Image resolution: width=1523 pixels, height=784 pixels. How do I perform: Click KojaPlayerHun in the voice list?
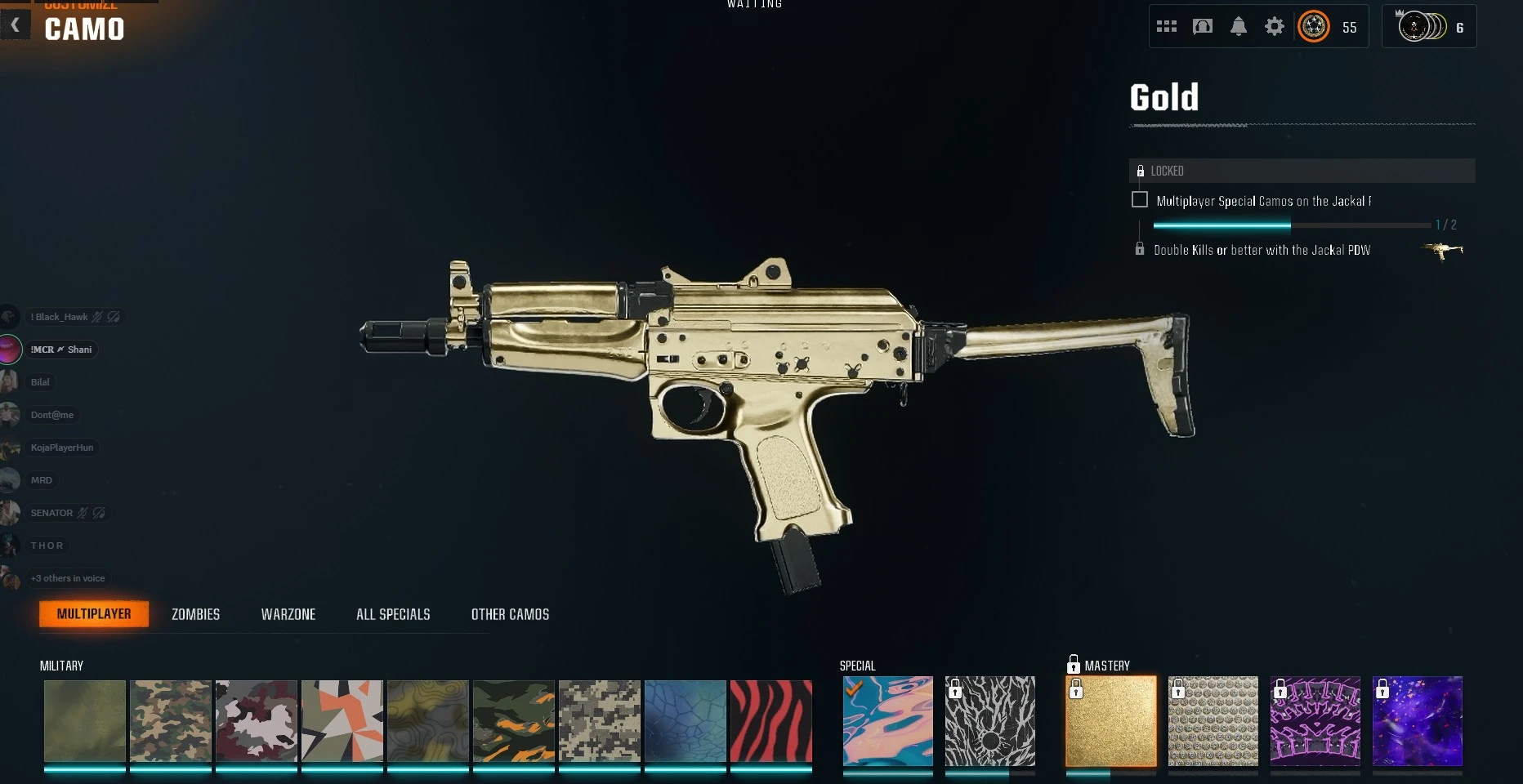point(61,448)
